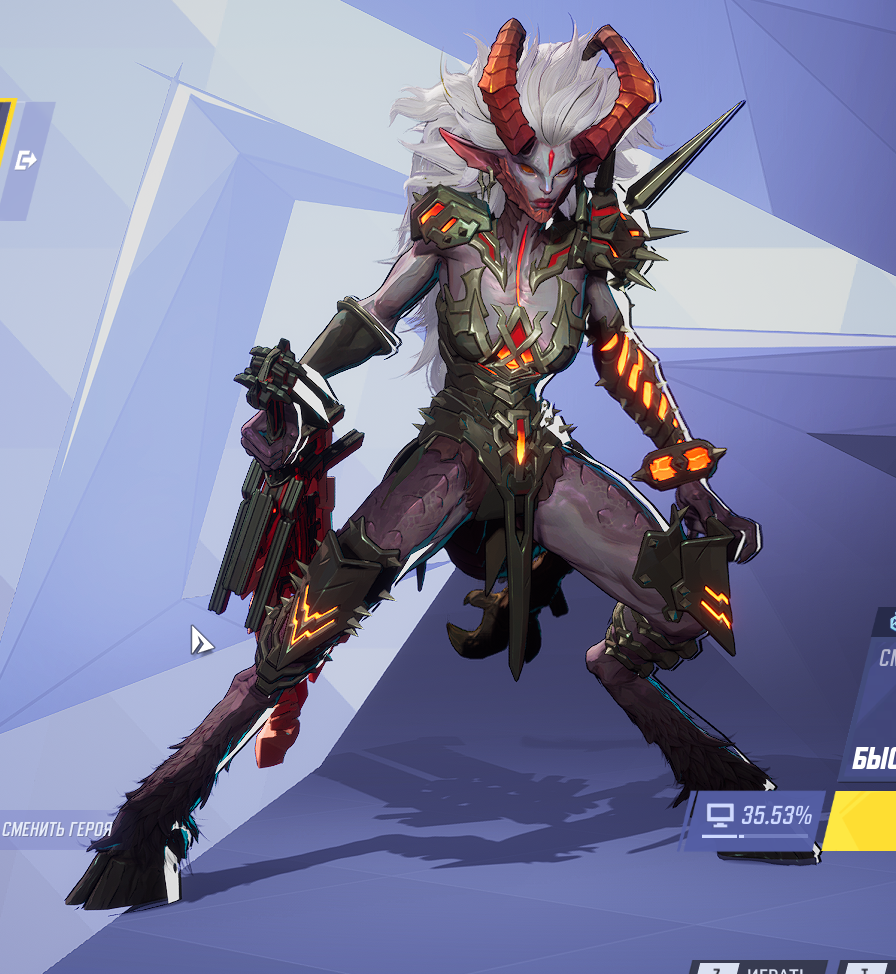Image resolution: width=896 pixels, height=974 pixels.
Task: Hit the yellow start button
Action: pyautogui.click(x=862, y=820)
